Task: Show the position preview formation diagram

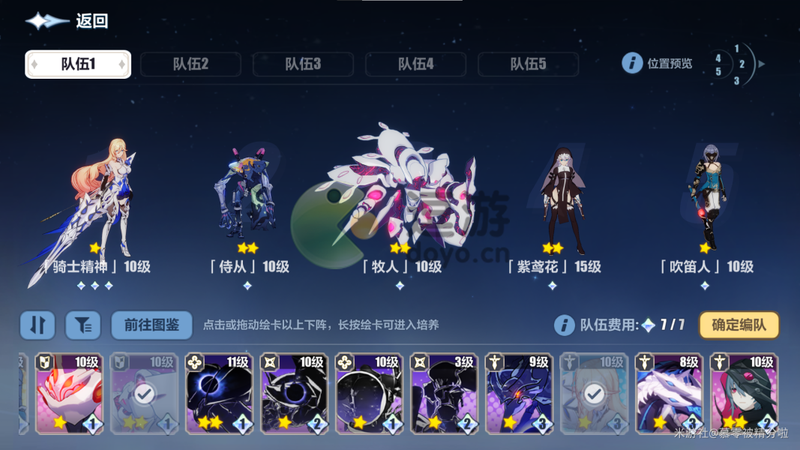Action: pyautogui.click(x=737, y=64)
